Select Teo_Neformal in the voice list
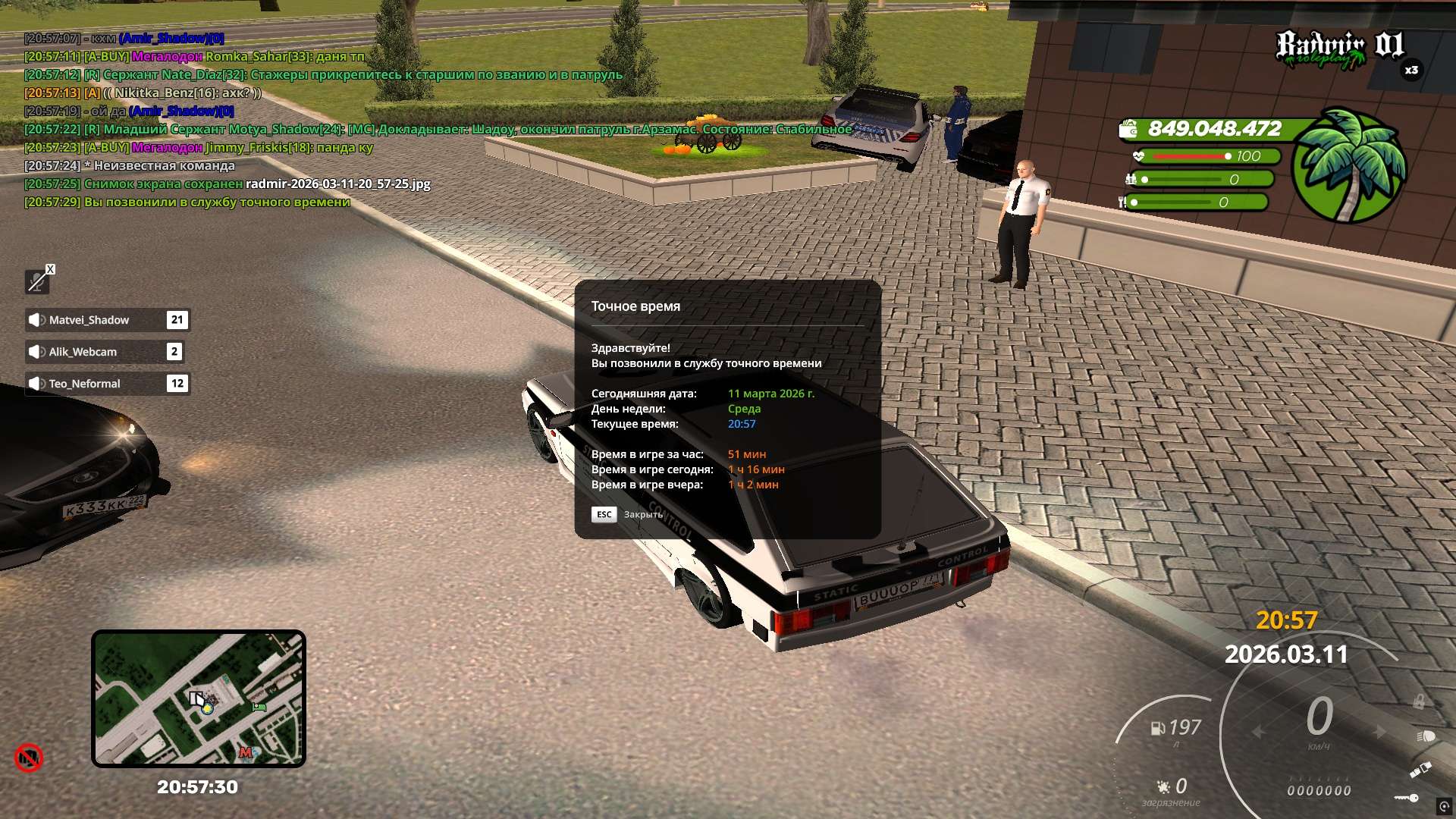Viewport: 1456px width, 819px height. point(106,384)
